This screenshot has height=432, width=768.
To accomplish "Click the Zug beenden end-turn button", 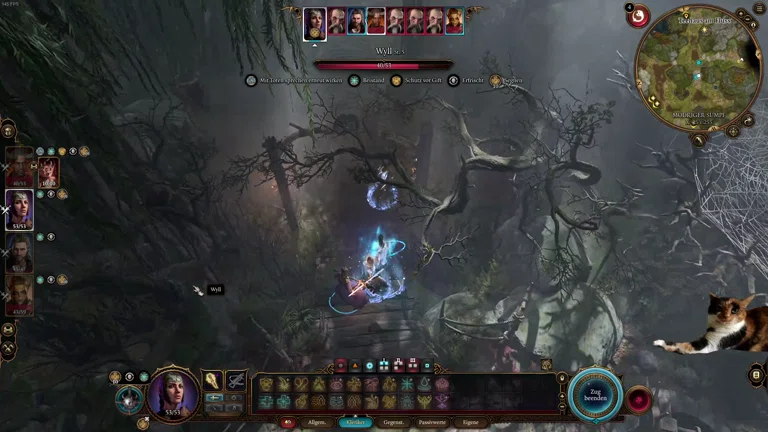I will (x=596, y=396).
